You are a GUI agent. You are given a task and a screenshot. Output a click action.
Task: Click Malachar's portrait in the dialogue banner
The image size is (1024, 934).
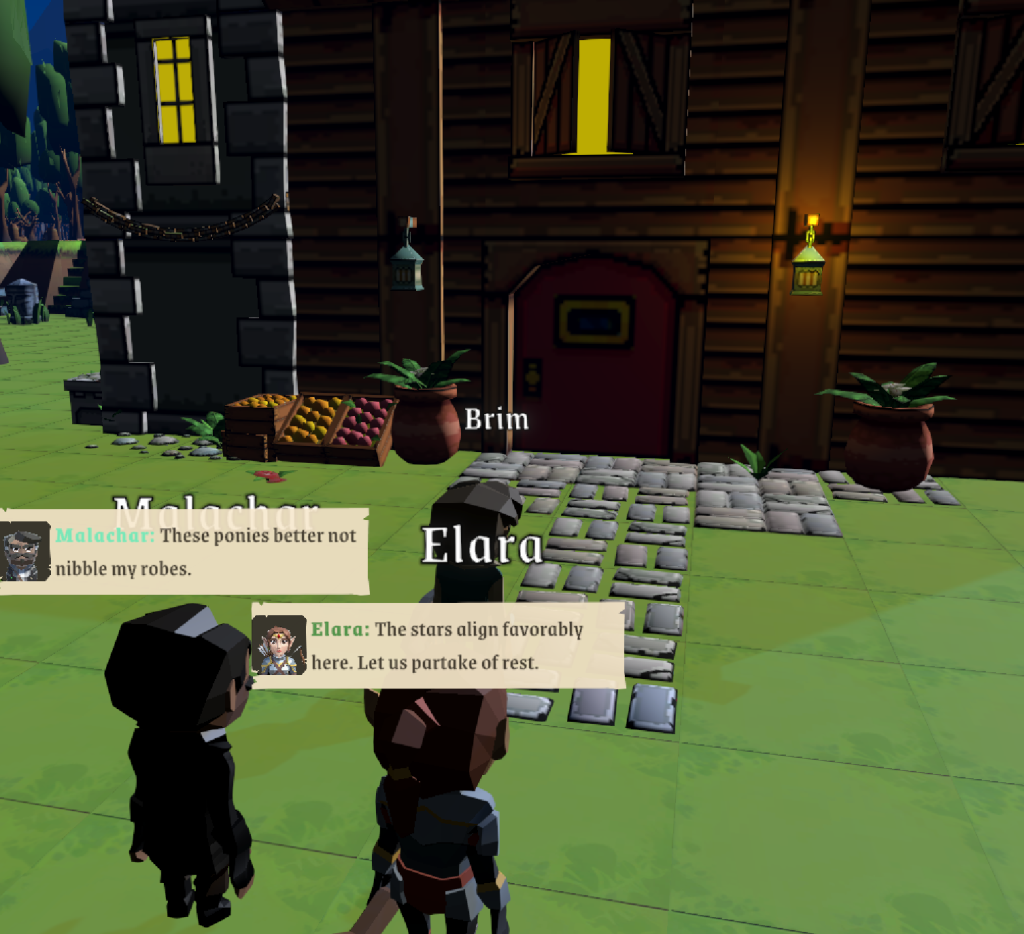(x=25, y=551)
